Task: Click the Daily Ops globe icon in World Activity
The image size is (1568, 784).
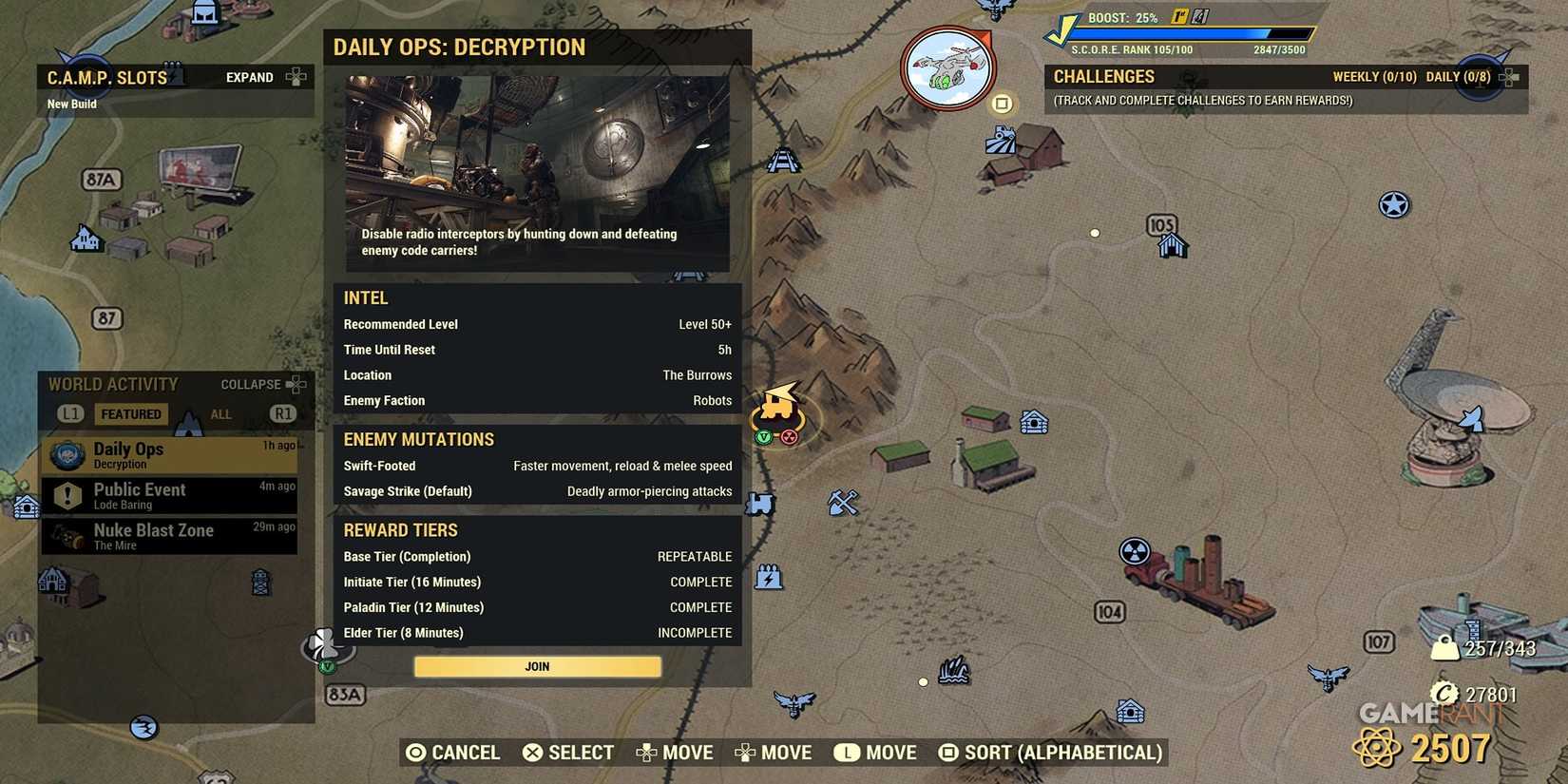Action: 66,455
